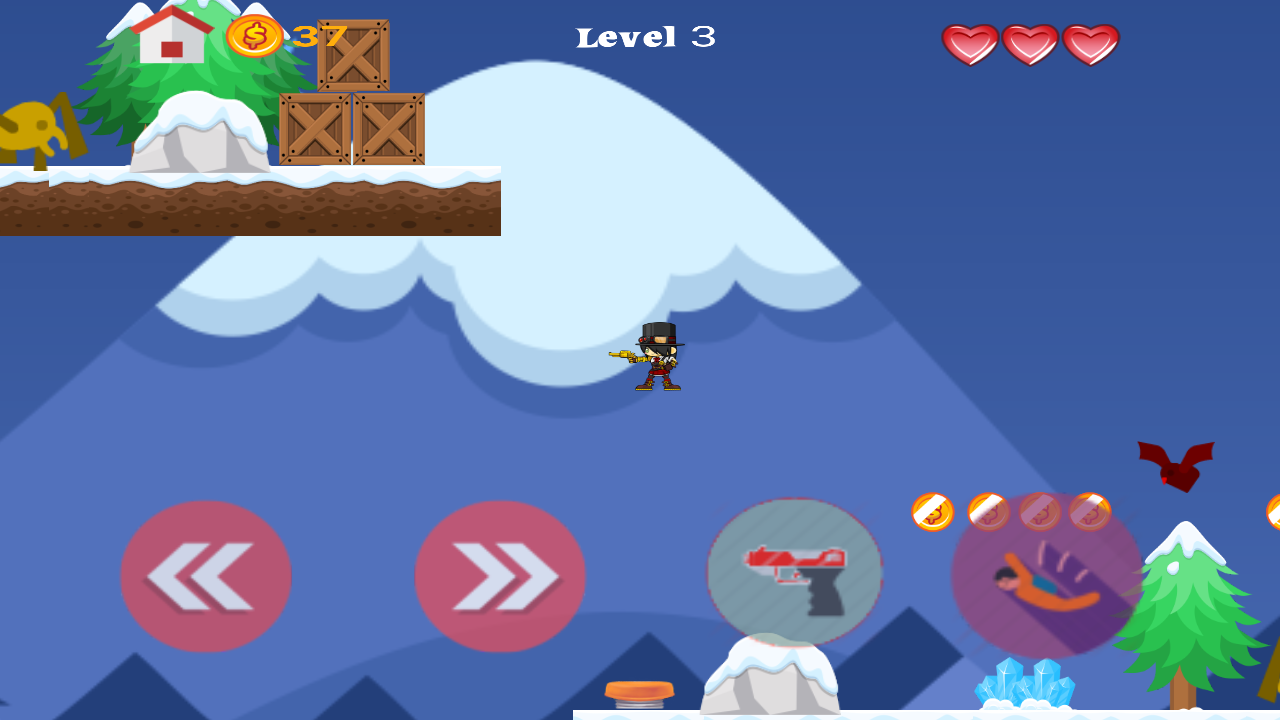Click the dollar coin counter icon
The width and height of the screenshot is (1280, 720).
(253, 36)
